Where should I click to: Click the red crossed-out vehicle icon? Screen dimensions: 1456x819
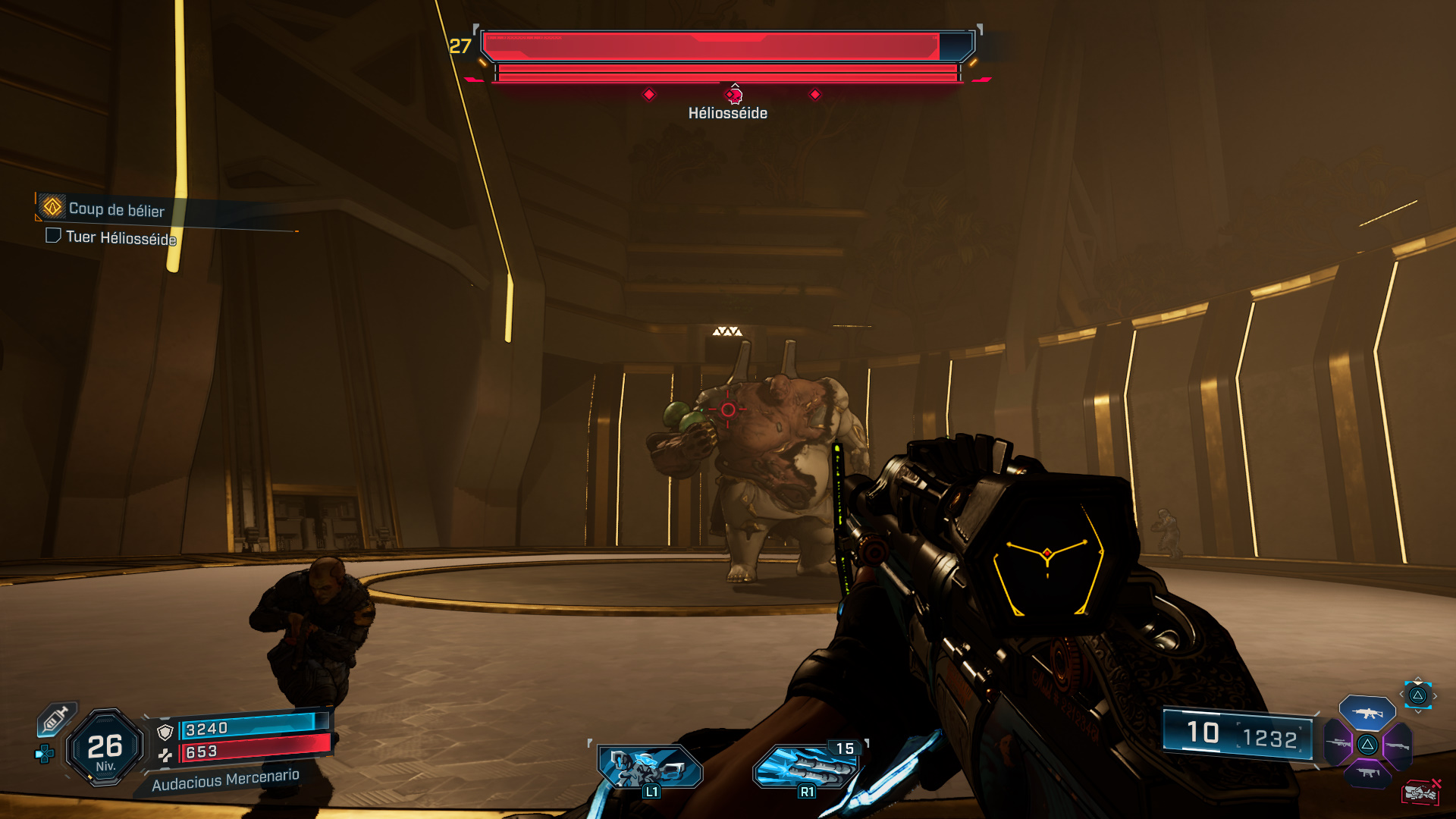[1420, 792]
